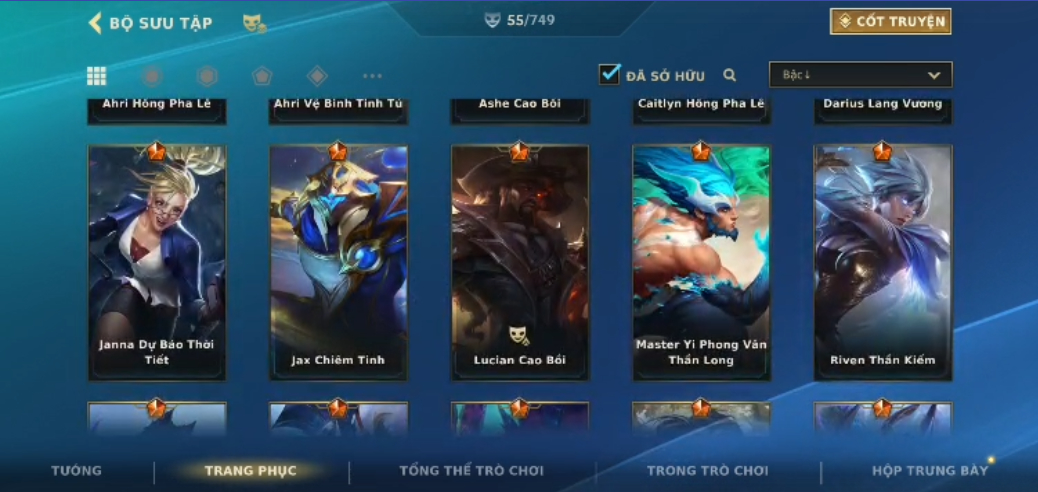Image resolution: width=1038 pixels, height=492 pixels.
Task: Switch to the Trang Phục tab
Action: pyautogui.click(x=251, y=471)
